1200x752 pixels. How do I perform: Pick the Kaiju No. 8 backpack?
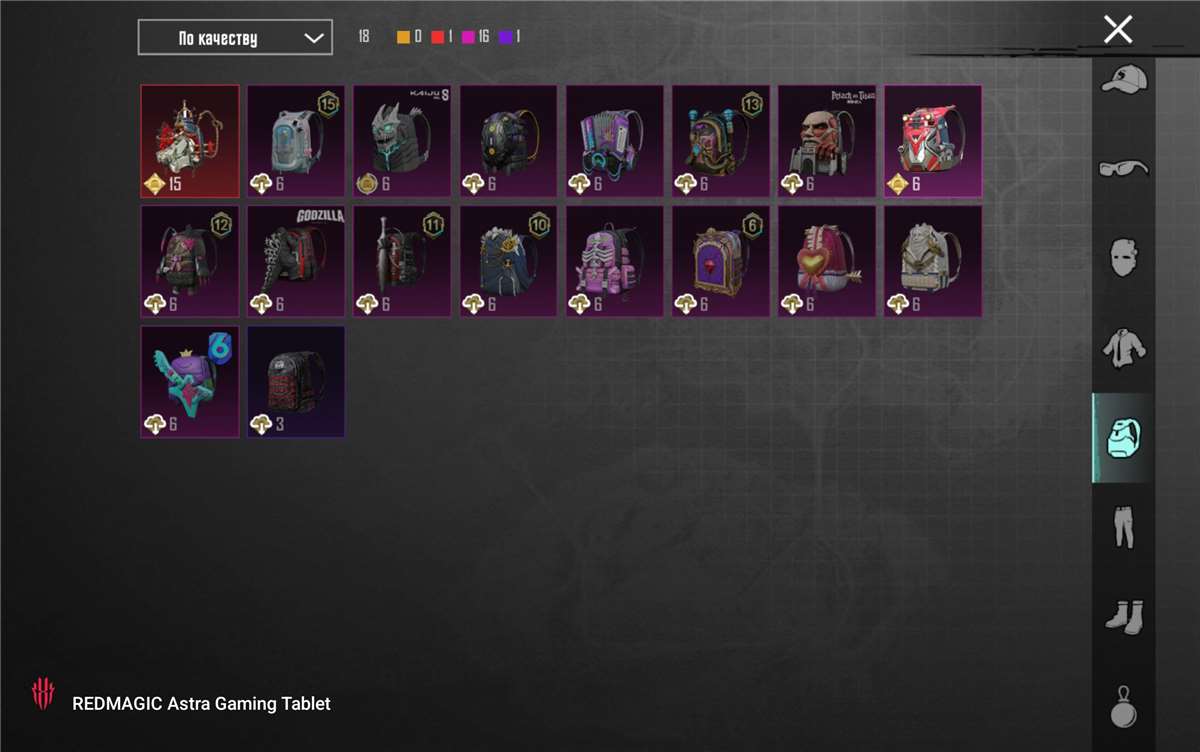coord(402,141)
